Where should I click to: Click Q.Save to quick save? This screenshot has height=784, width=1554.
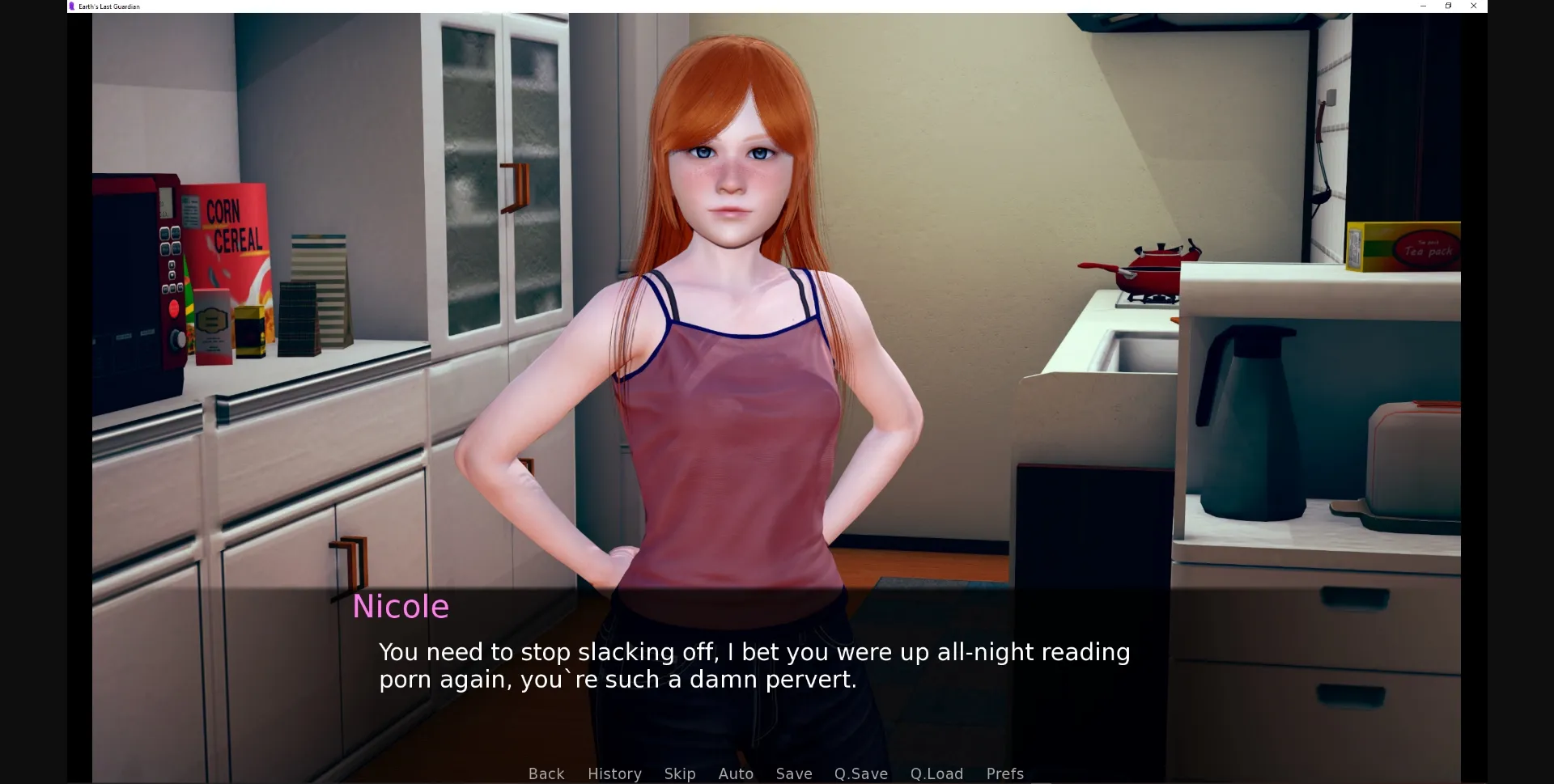(x=861, y=773)
